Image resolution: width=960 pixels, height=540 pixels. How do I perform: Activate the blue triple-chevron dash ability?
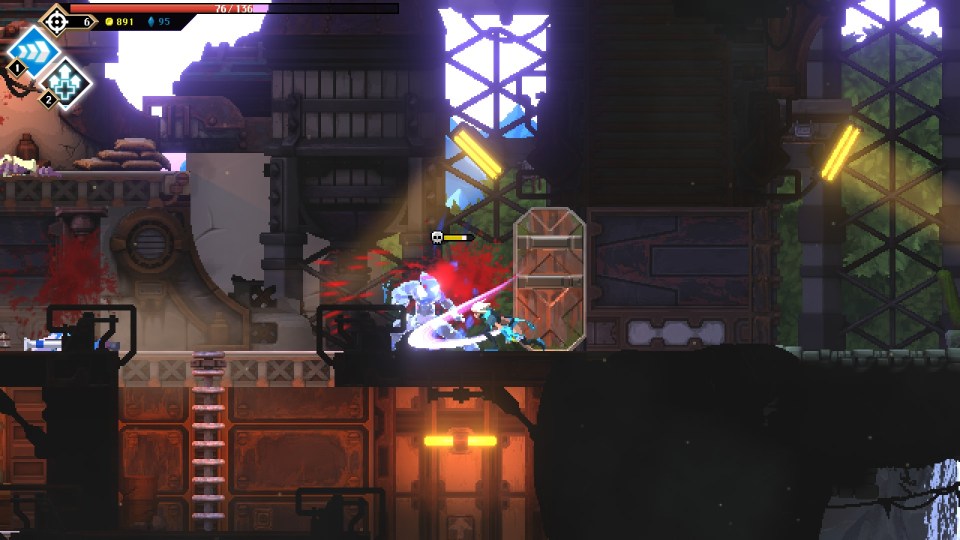32,49
